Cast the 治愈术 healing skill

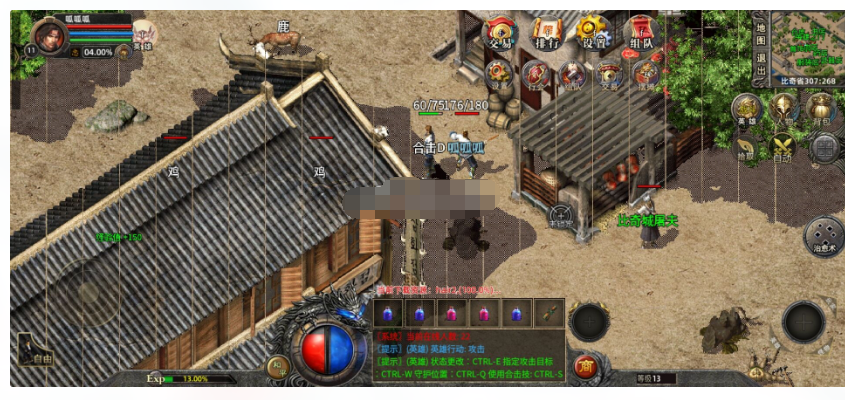823,234
